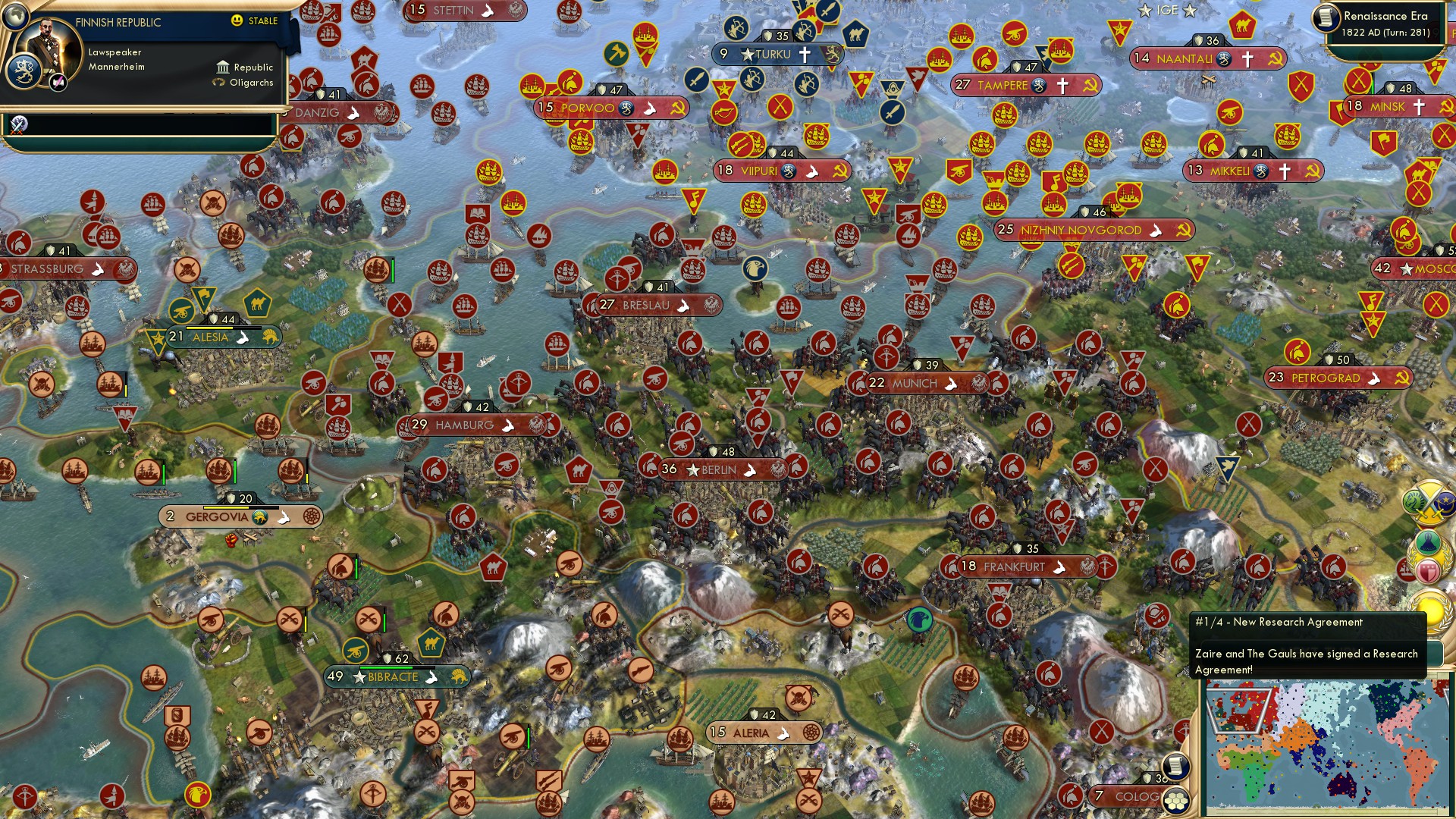The image size is (1456, 819).
Task: Click the smiley STABLE happiness indicator
Action: point(237,21)
